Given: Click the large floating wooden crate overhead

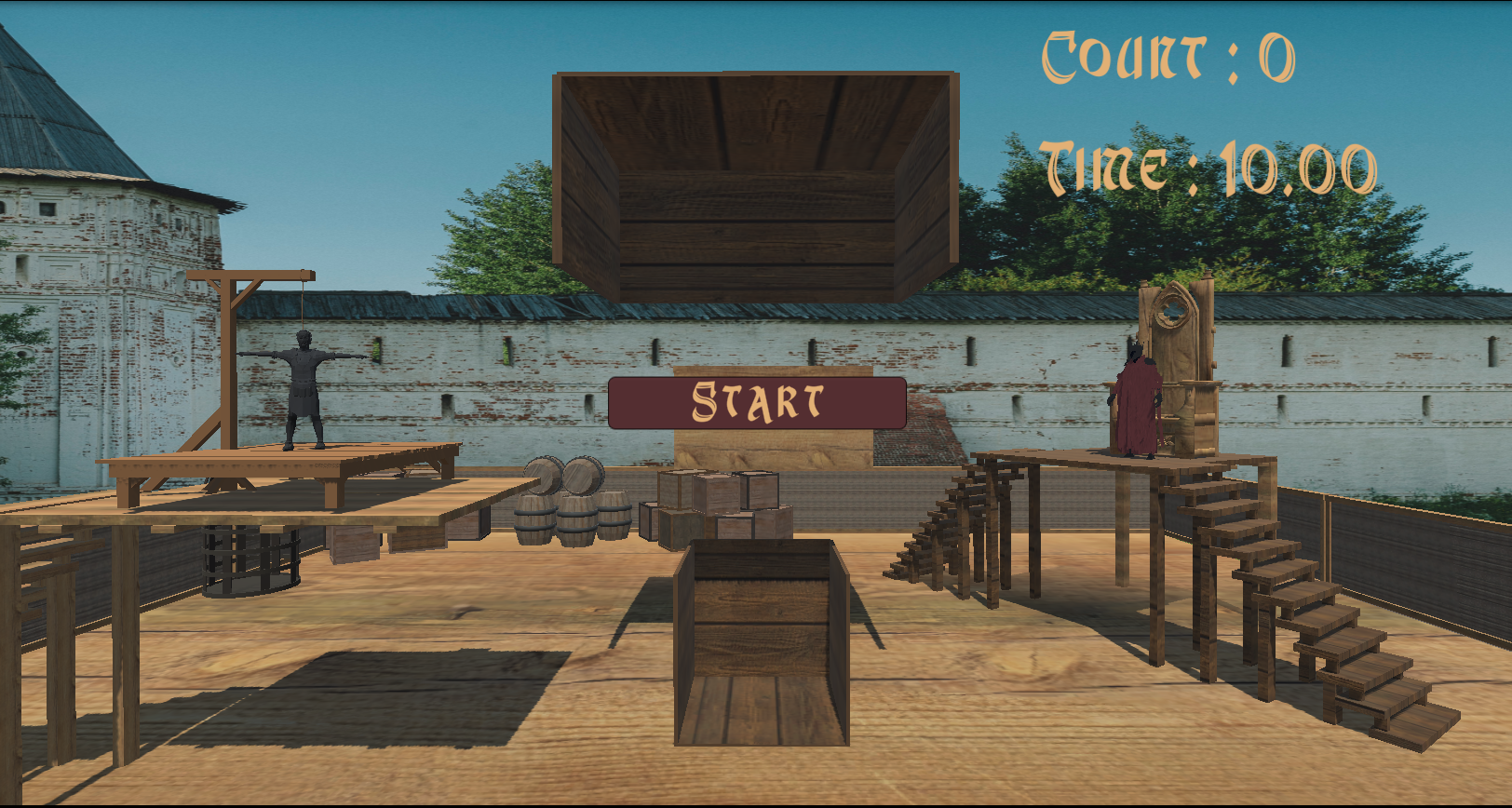Looking at the screenshot, I should click(754, 177).
